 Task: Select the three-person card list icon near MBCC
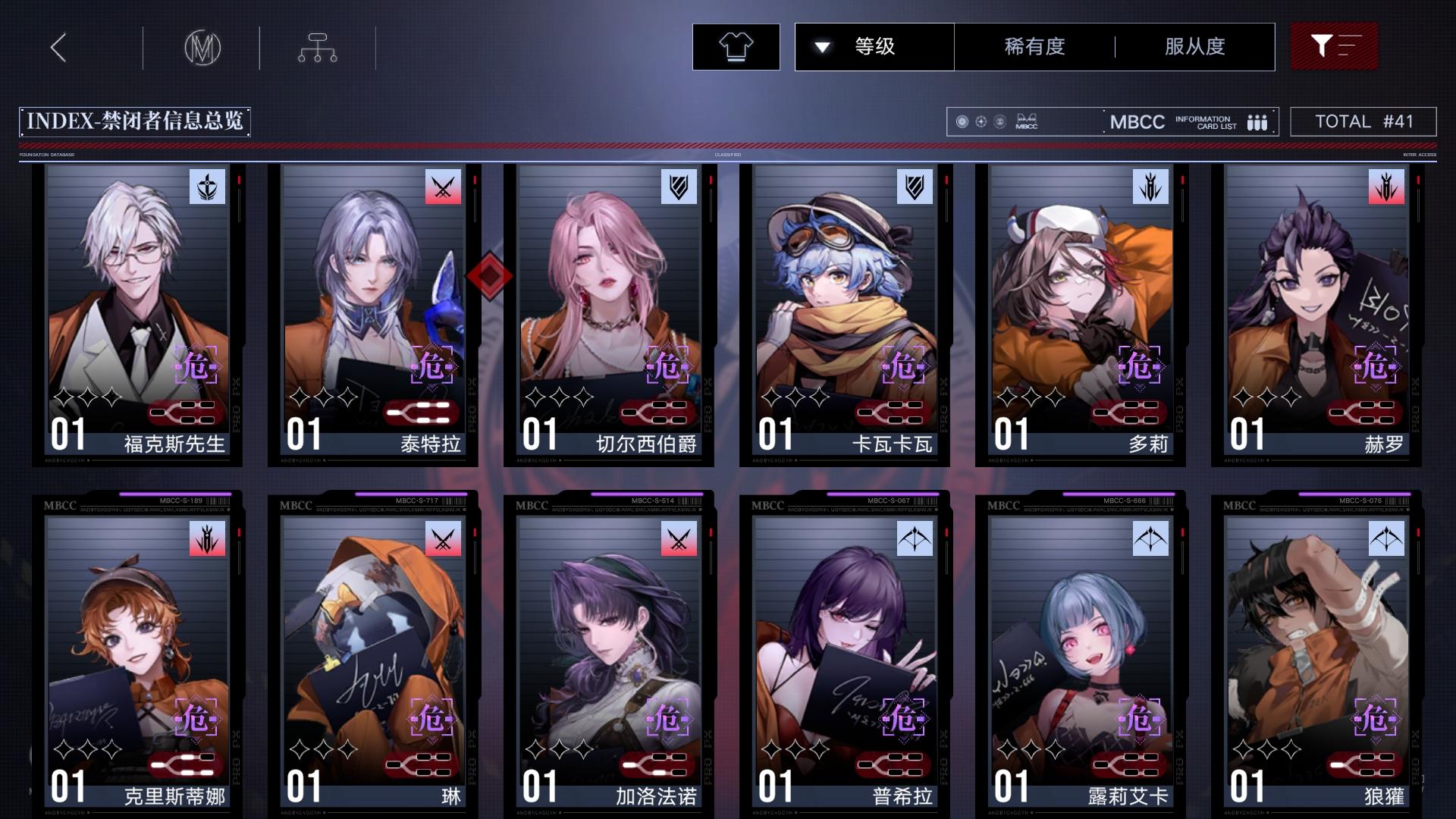1257,121
